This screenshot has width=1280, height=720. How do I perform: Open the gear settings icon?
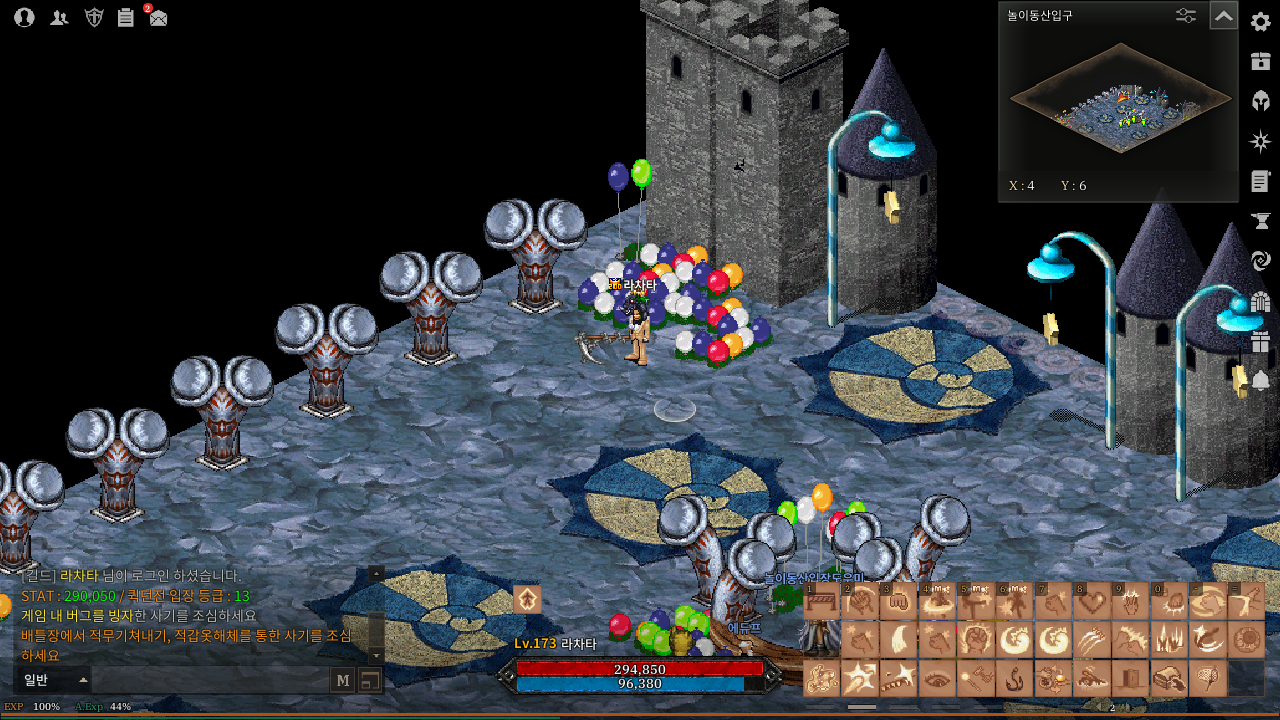pos(1260,22)
